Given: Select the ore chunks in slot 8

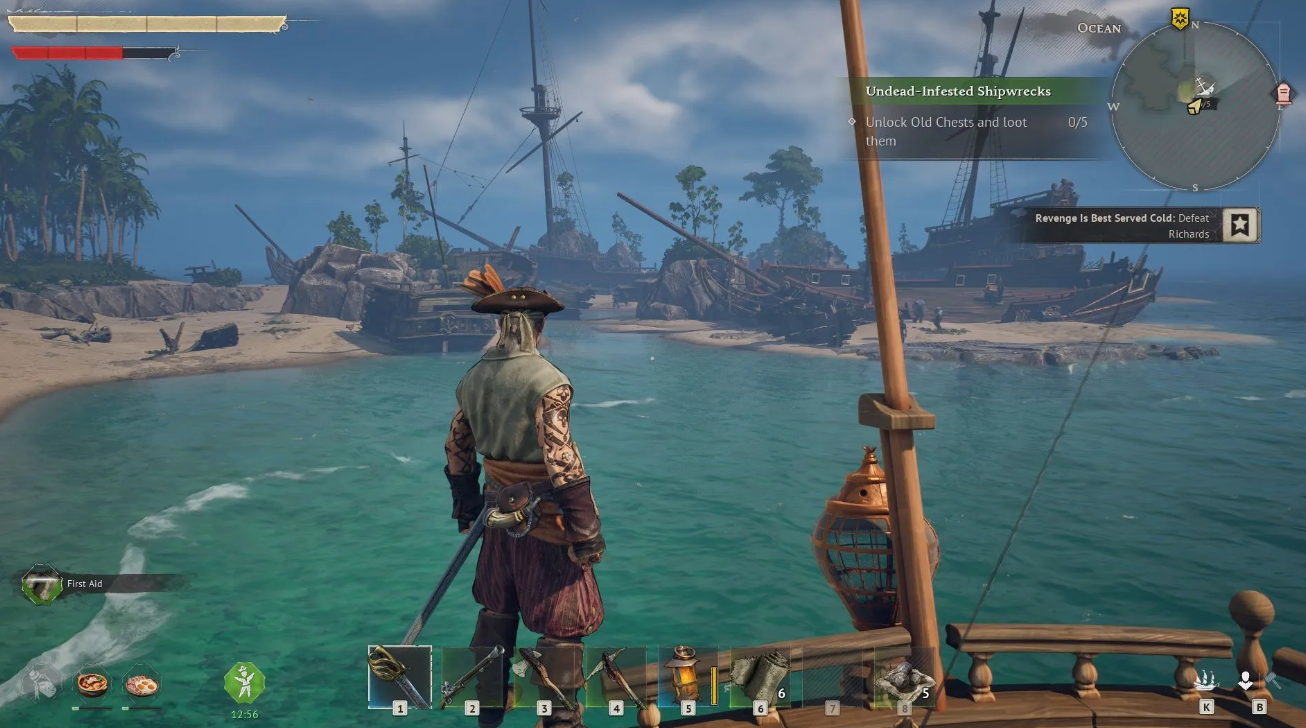Looking at the screenshot, I should (x=904, y=675).
